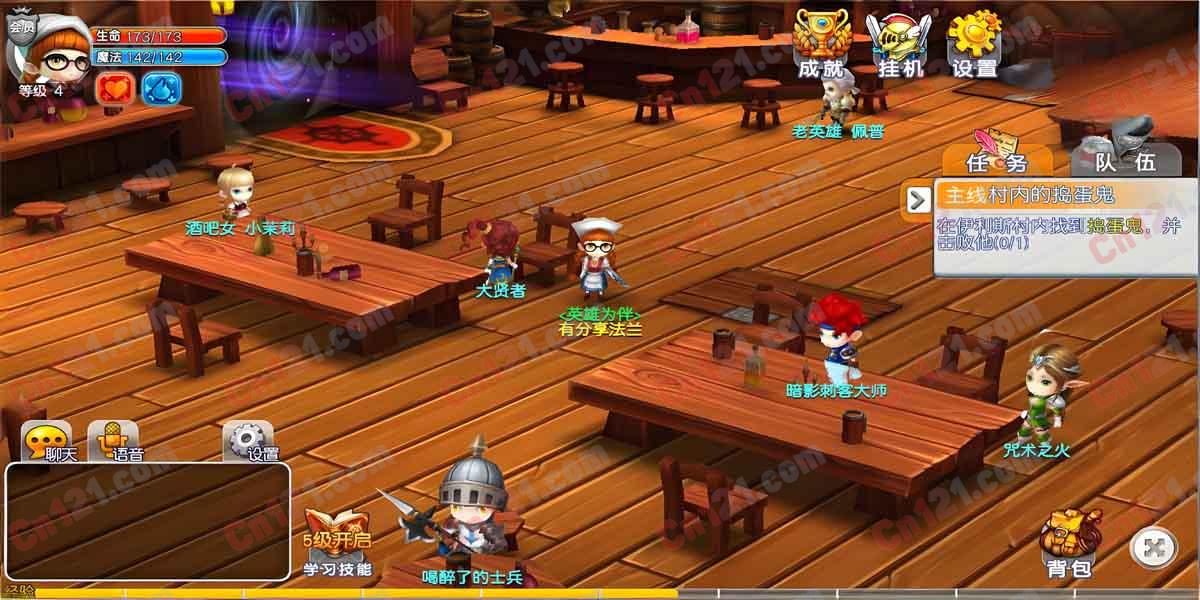1200x600 pixels.
Task: Collapse the quest tracker with the arrow button
Action: point(917,199)
